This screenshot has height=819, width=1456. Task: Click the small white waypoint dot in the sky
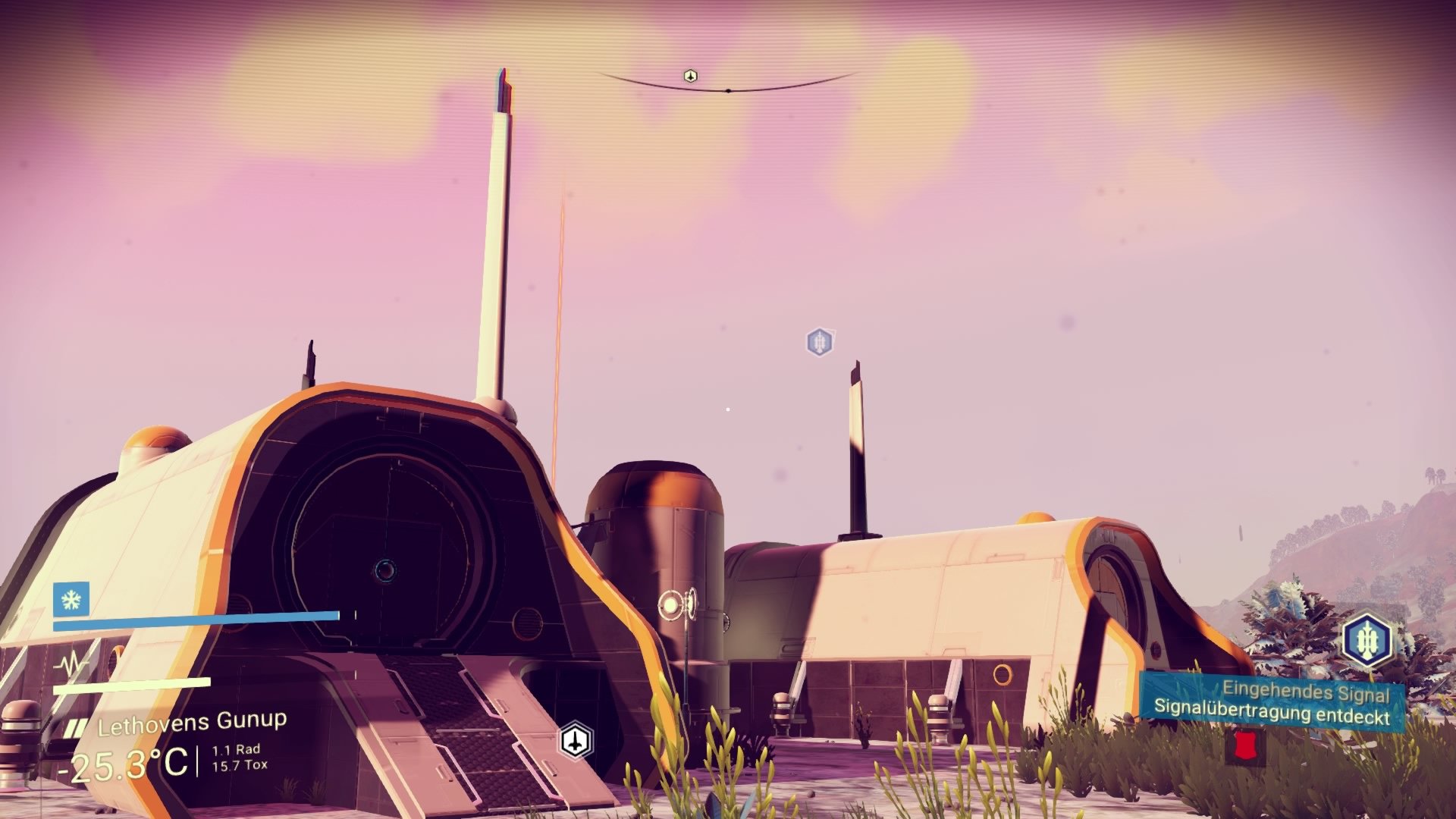pos(727,409)
